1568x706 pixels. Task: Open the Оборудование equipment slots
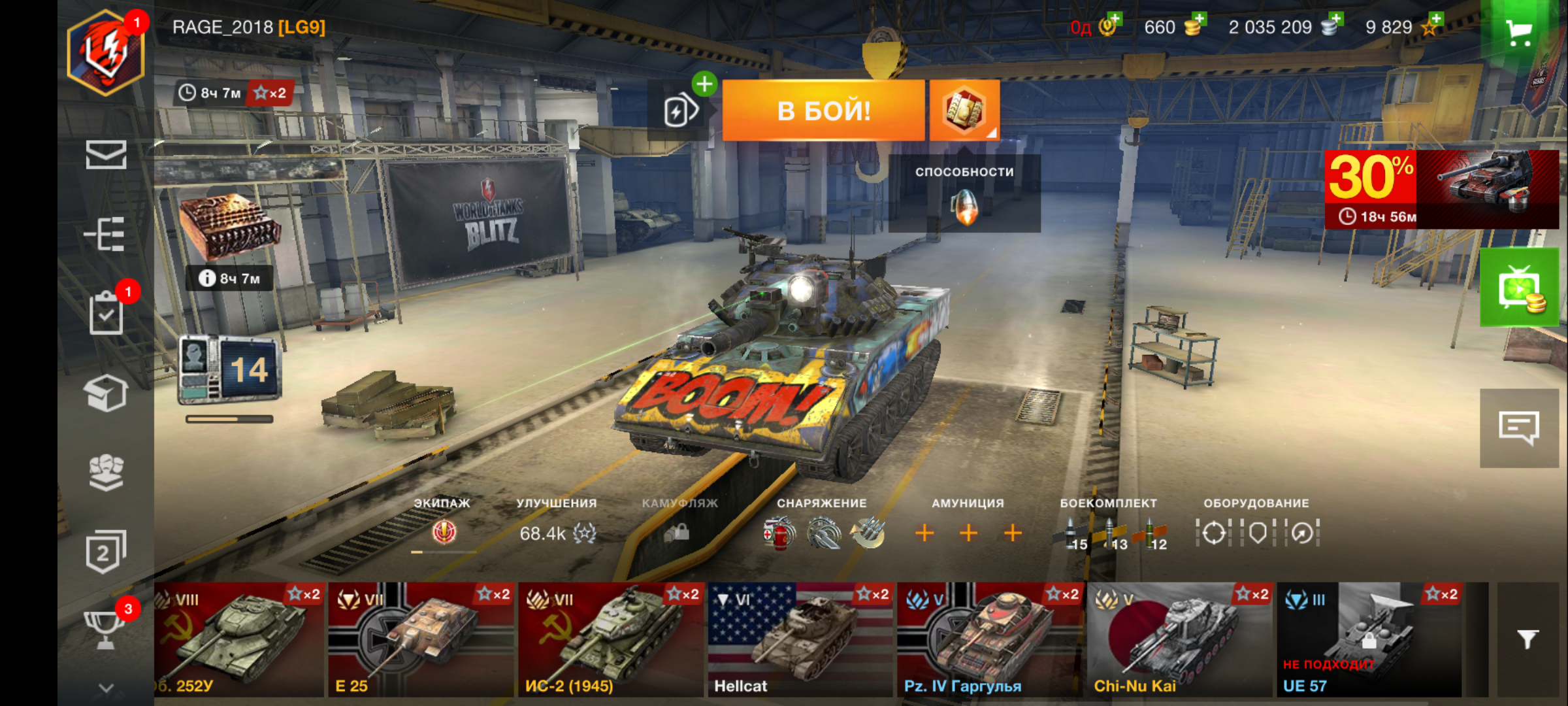[x=1257, y=526]
